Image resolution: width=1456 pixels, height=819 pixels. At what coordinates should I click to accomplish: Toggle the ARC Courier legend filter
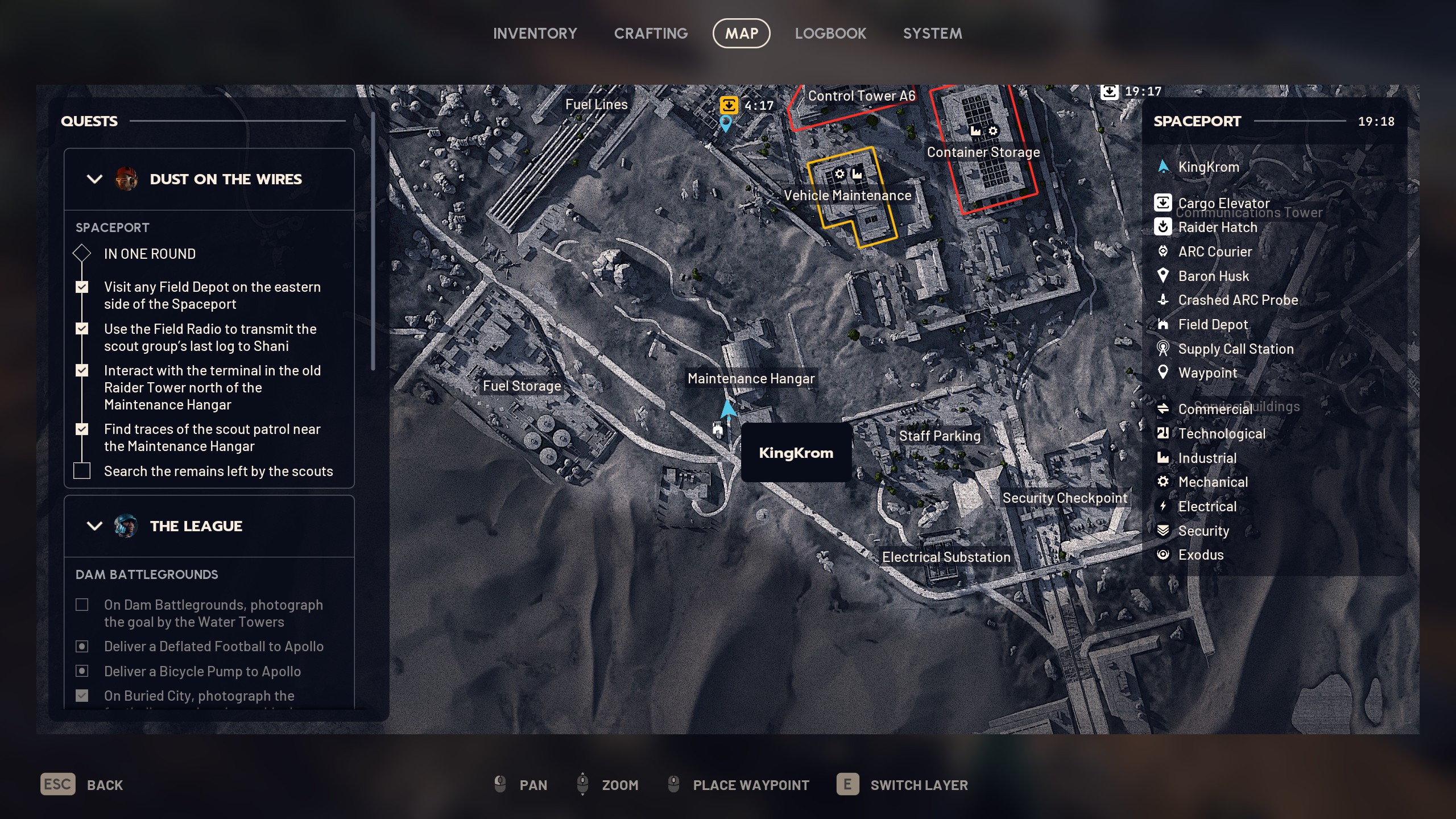(x=1214, y=252)
